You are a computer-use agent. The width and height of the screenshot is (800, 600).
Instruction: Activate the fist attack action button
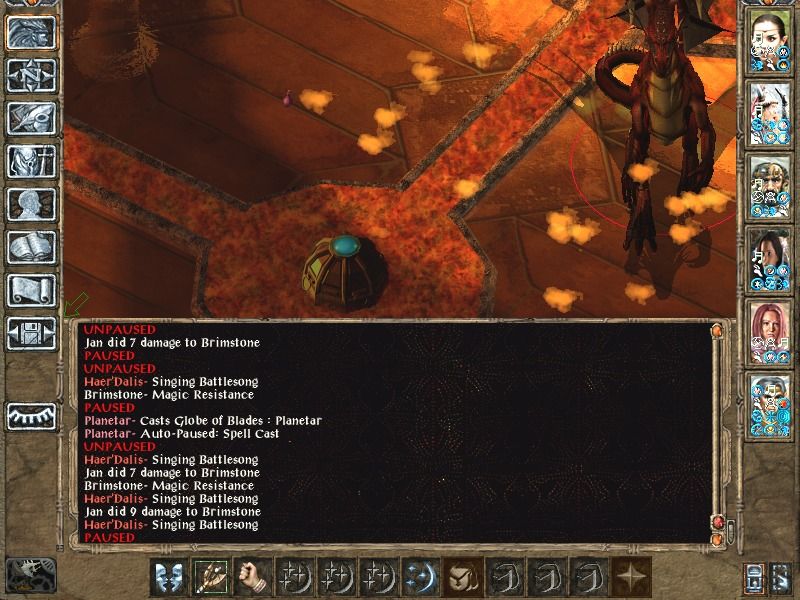pos(254,578)
